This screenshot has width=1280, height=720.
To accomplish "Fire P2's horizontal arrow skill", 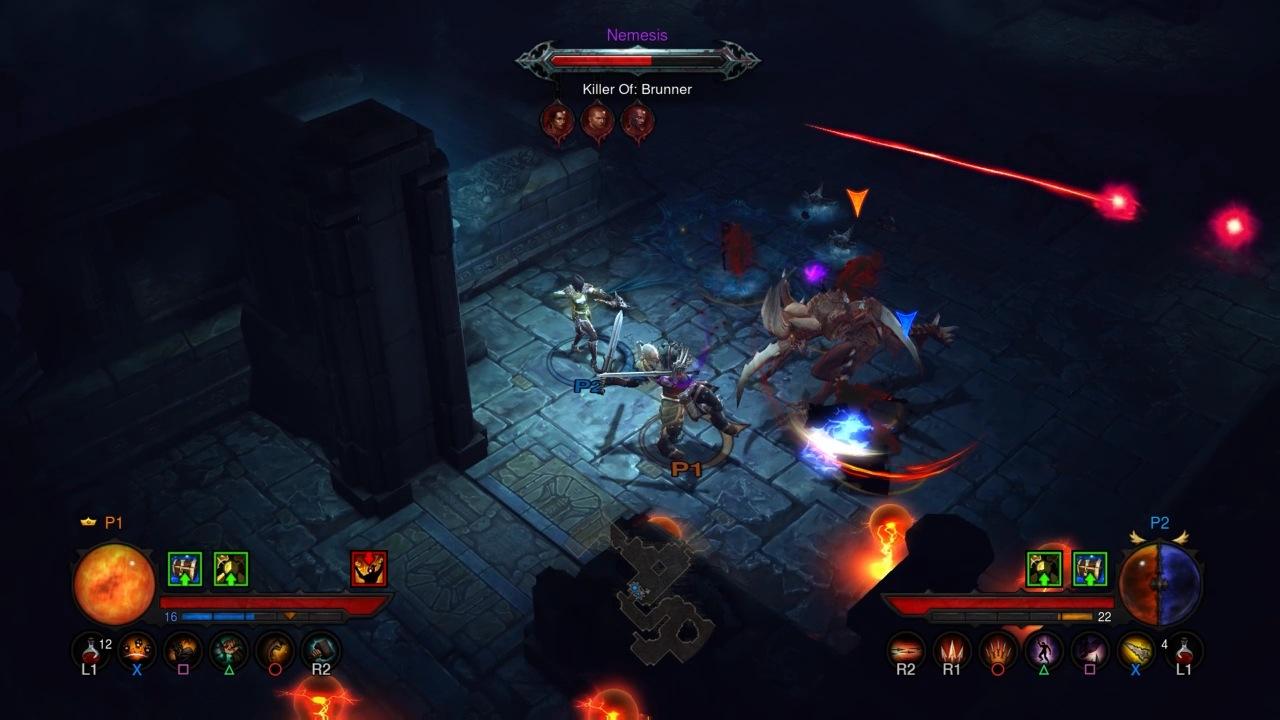I will (906, 651).
